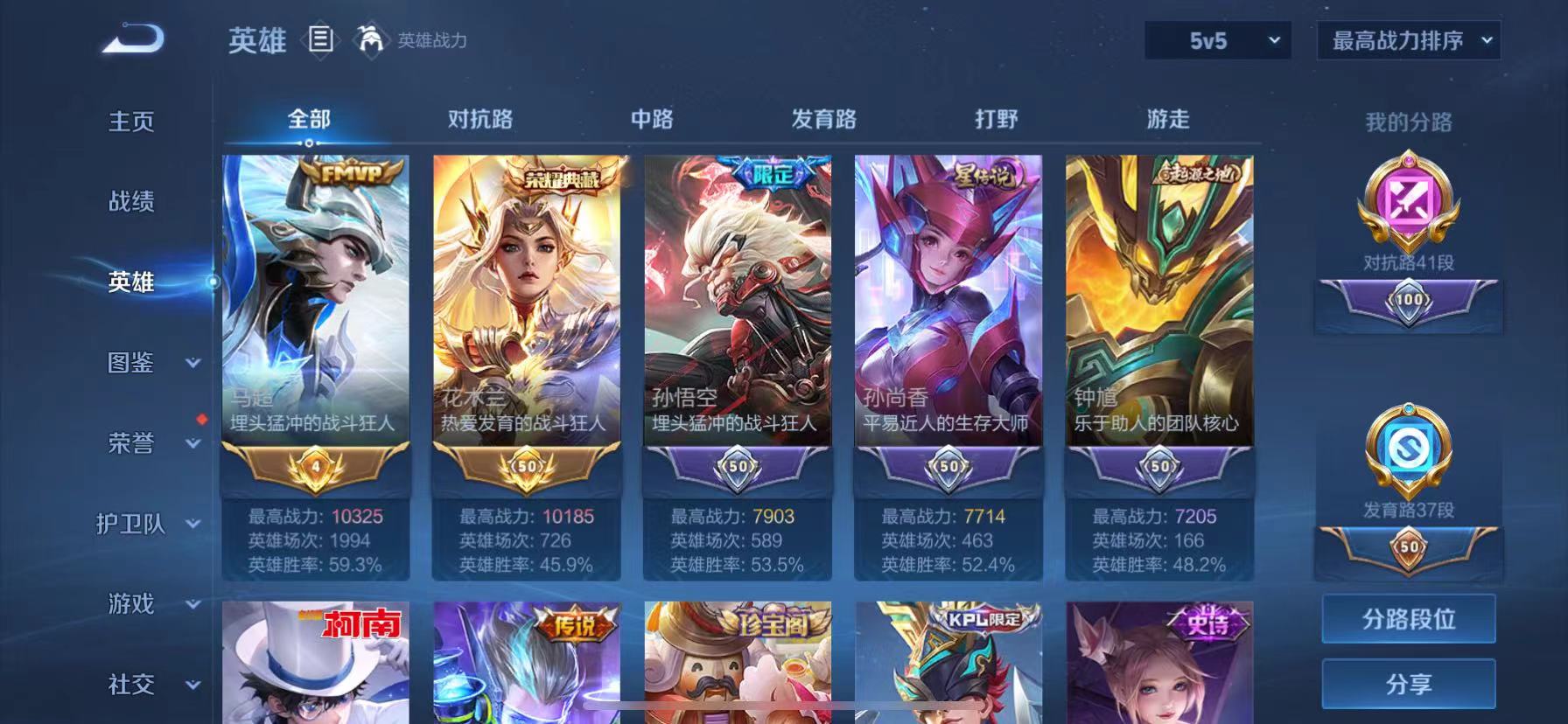Open the 5v5 mode dropdown
This screenshot has width=1568, height=724.
point(1216,41)
